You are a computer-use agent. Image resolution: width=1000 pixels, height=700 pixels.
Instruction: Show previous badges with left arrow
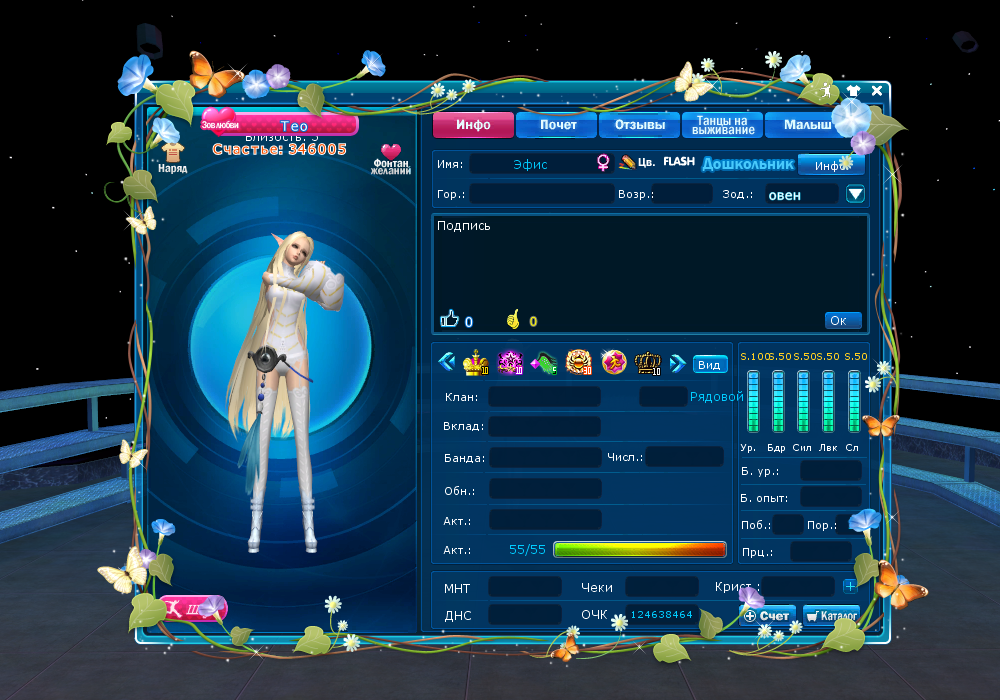pos(447,362)
